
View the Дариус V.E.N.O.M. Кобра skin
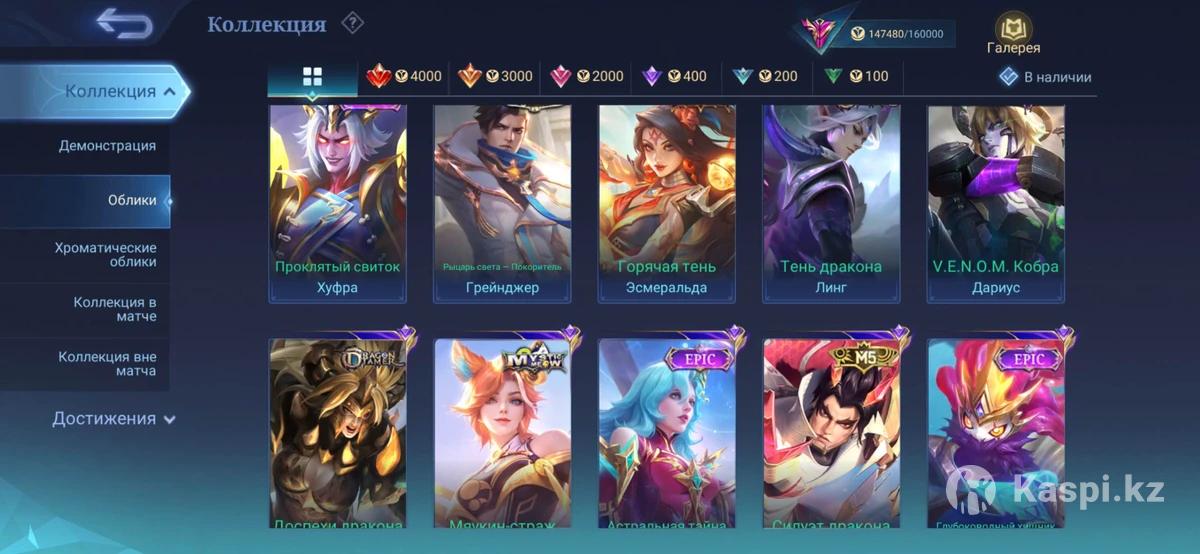coord(995,203)
